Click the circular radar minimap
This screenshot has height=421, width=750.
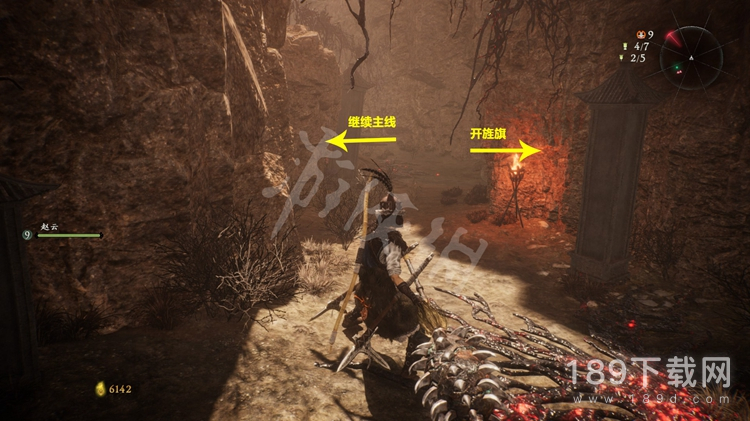click(691, 57)
